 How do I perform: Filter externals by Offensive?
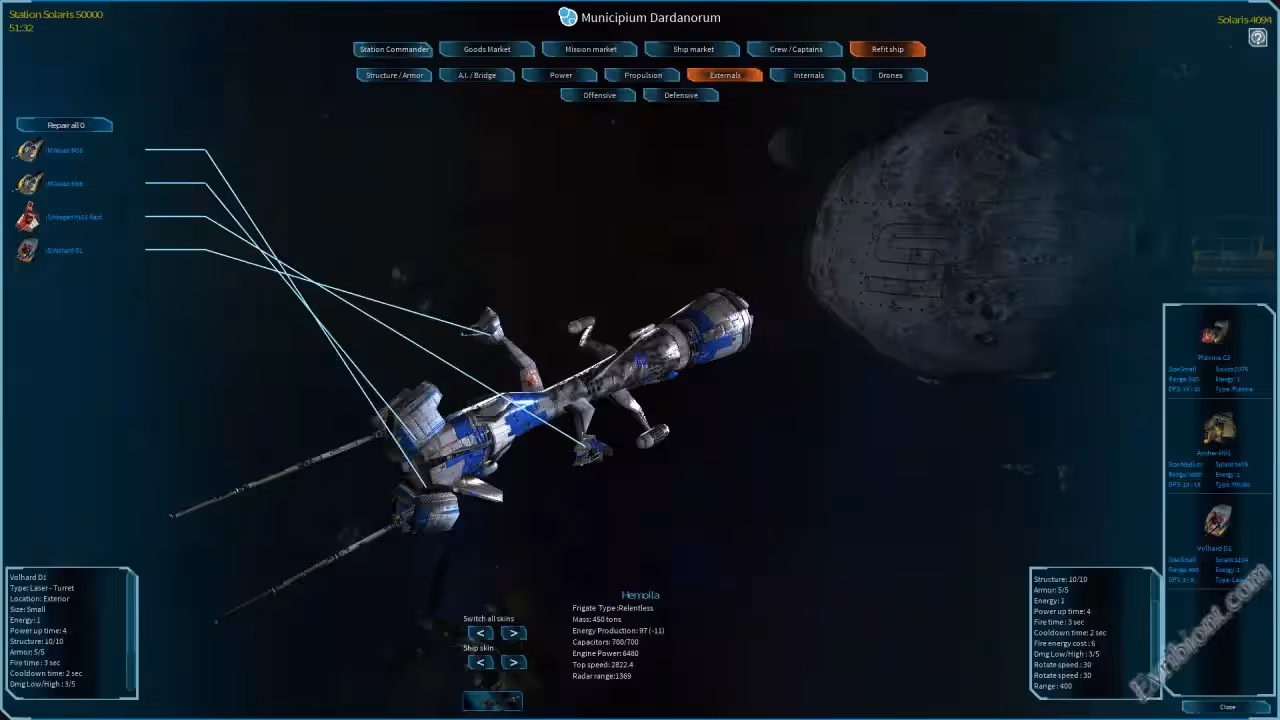tap(599, 95)
